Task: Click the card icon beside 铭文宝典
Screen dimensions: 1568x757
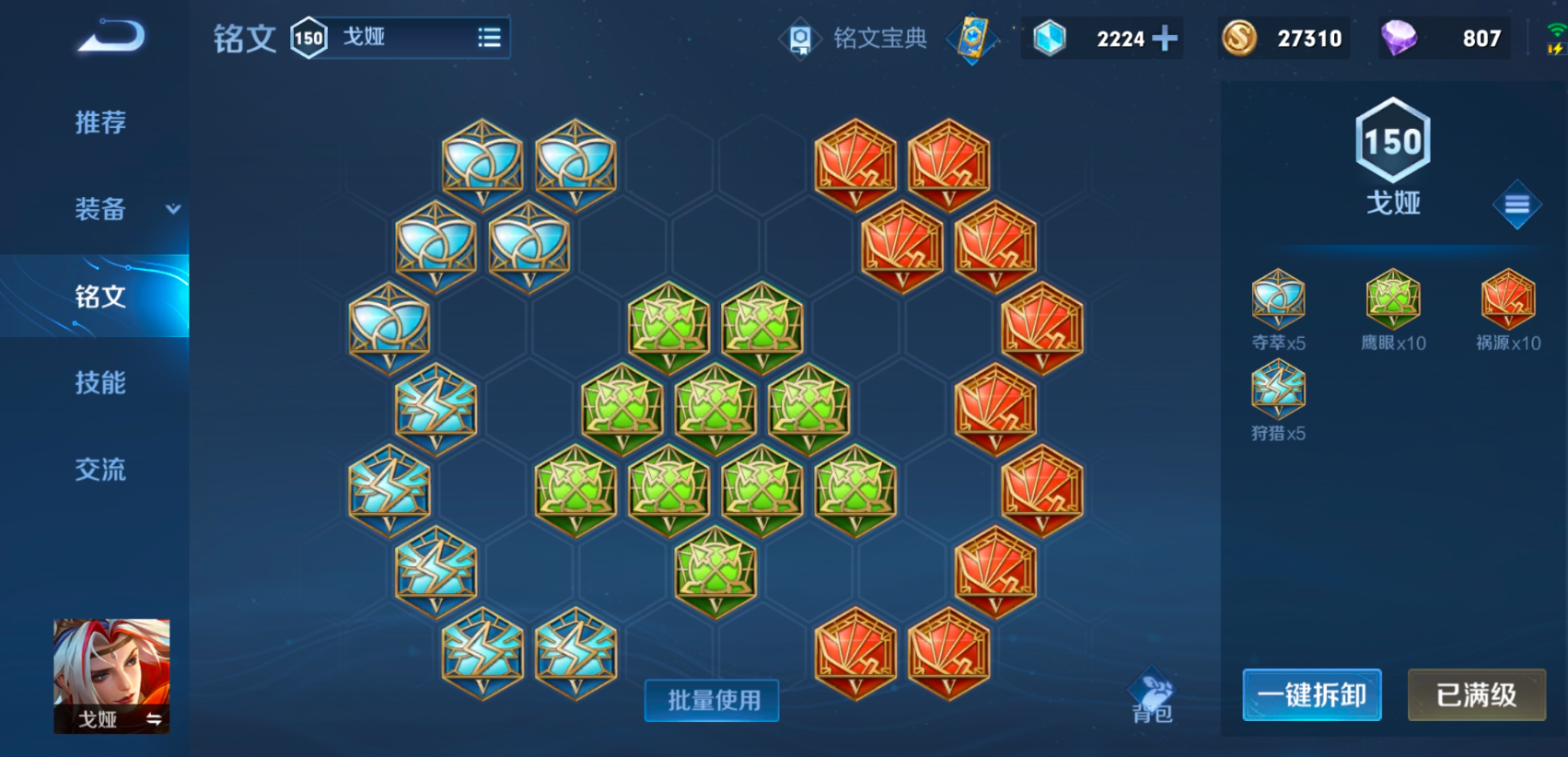Action: tap(972, 39)
